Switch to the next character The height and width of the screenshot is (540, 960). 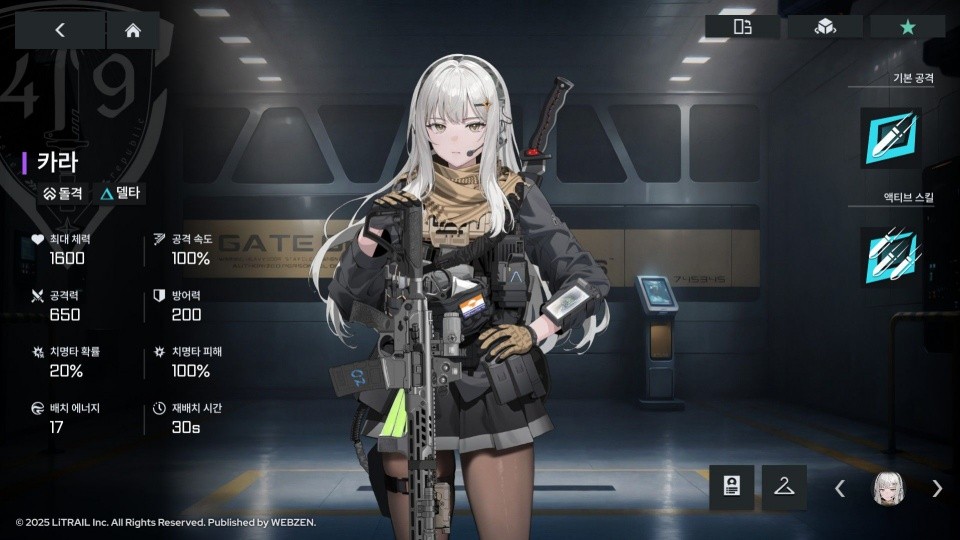click(937, 488)
